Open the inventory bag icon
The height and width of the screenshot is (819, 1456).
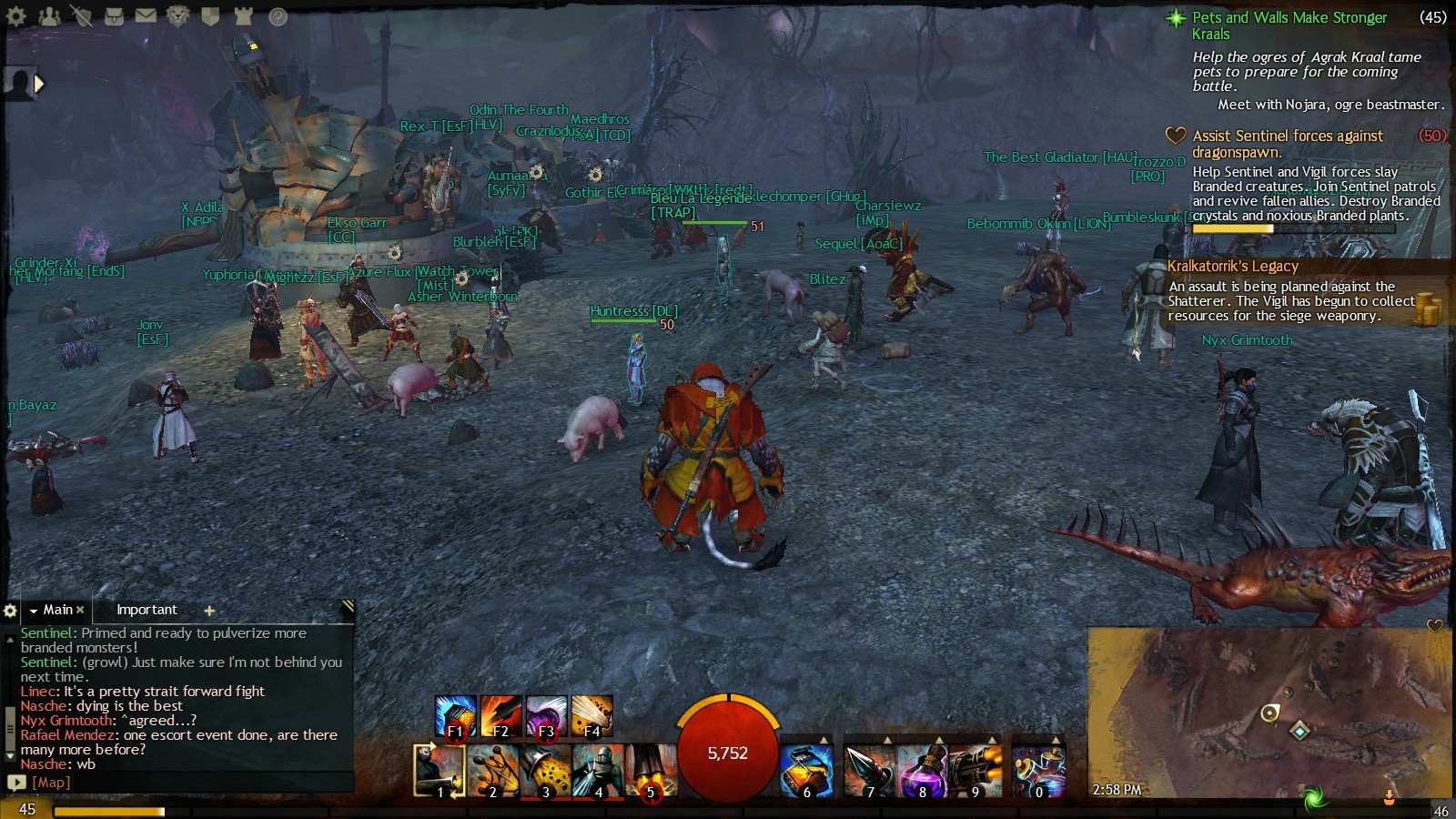[x=114, y=15]
